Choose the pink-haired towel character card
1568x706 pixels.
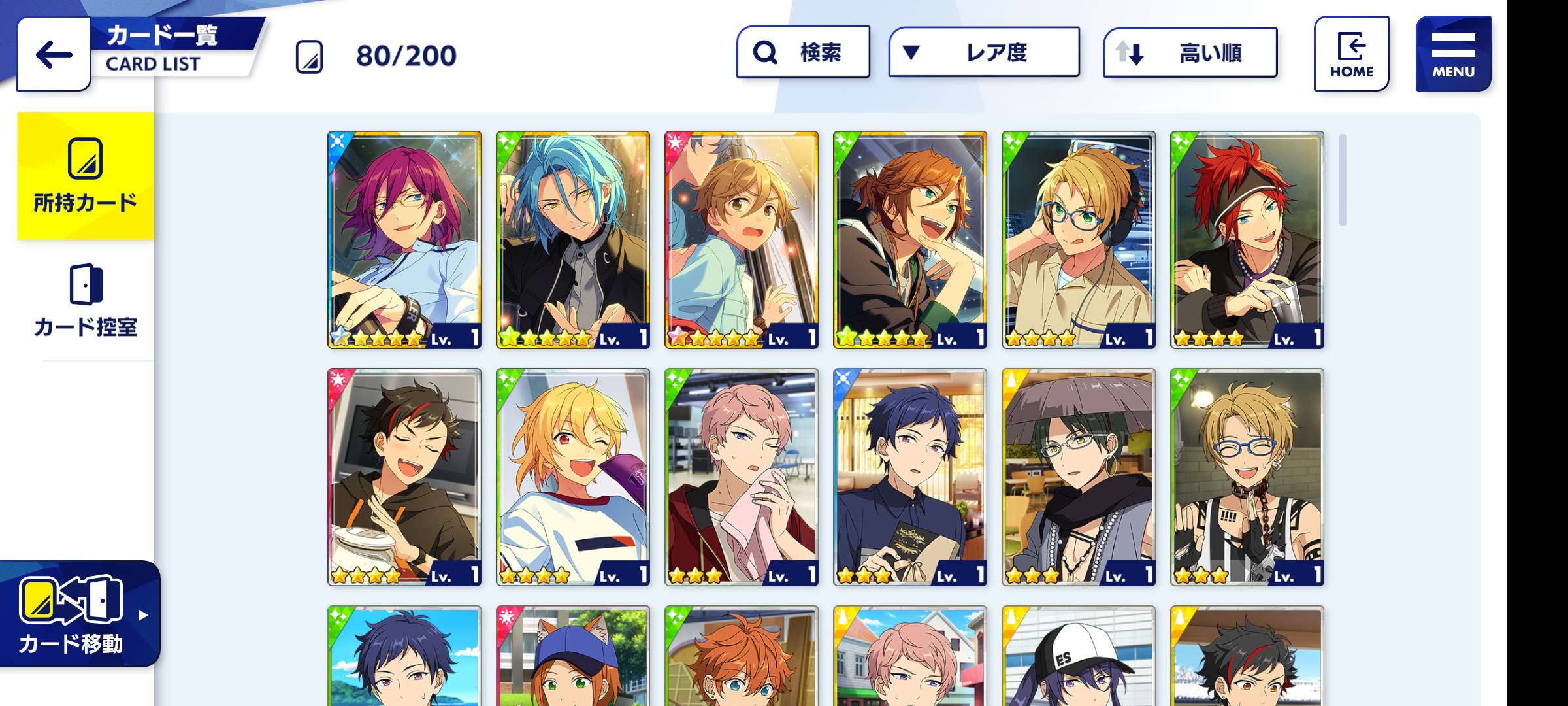click(x=742, y=477)
